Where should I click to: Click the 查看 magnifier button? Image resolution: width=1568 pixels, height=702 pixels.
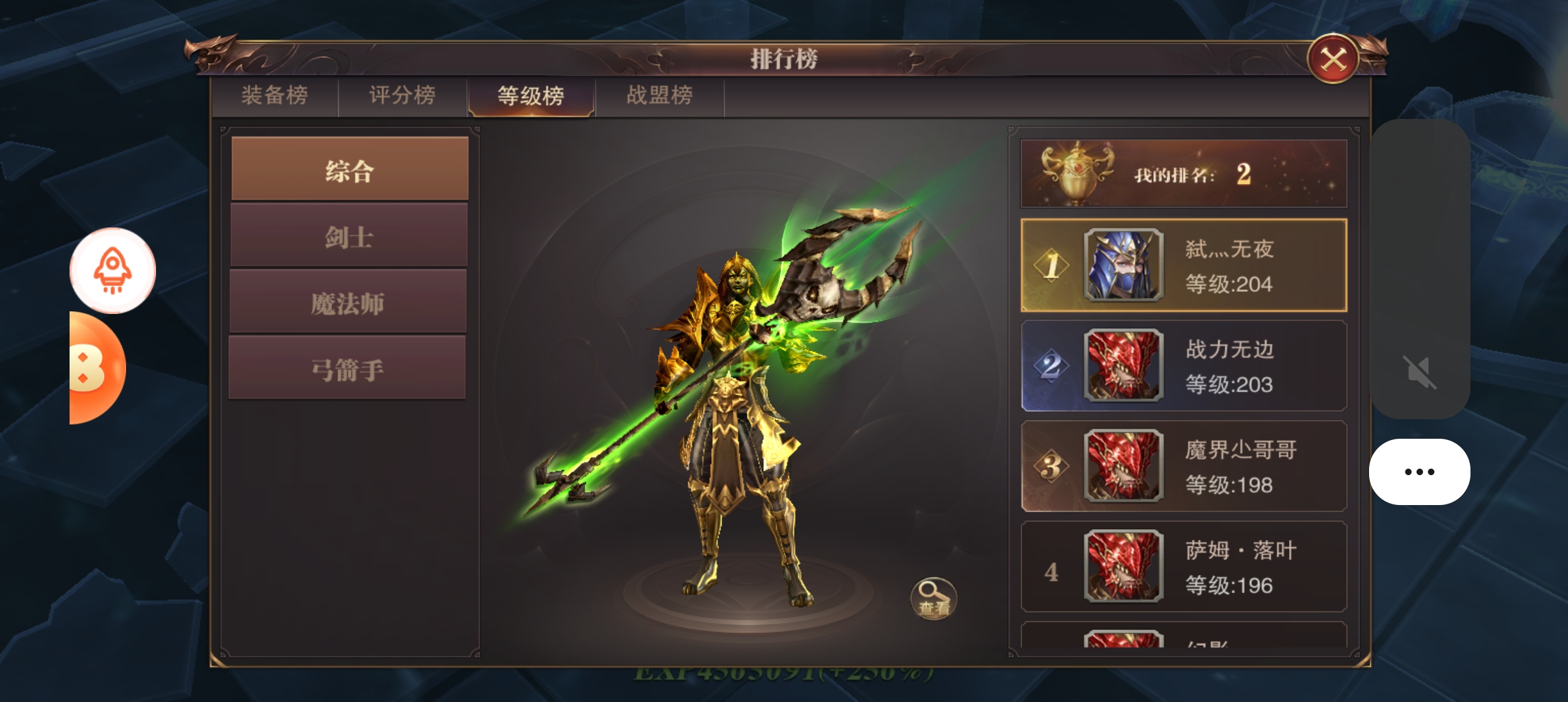tap(934, 598)
